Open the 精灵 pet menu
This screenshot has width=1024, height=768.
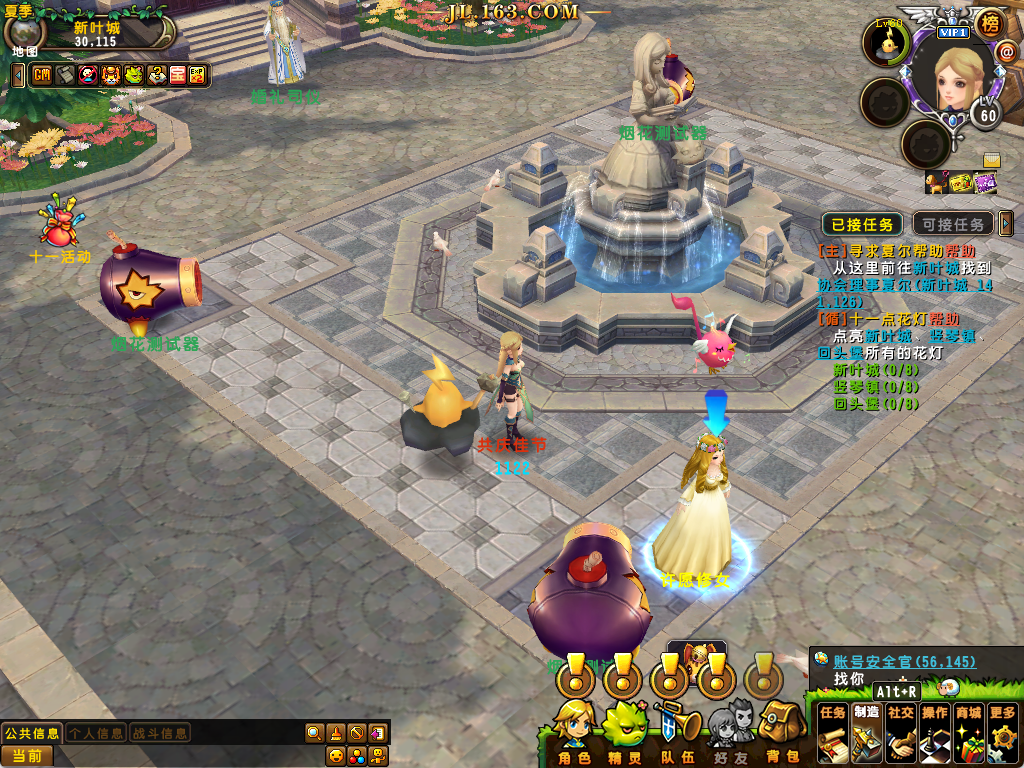[626, 732]
